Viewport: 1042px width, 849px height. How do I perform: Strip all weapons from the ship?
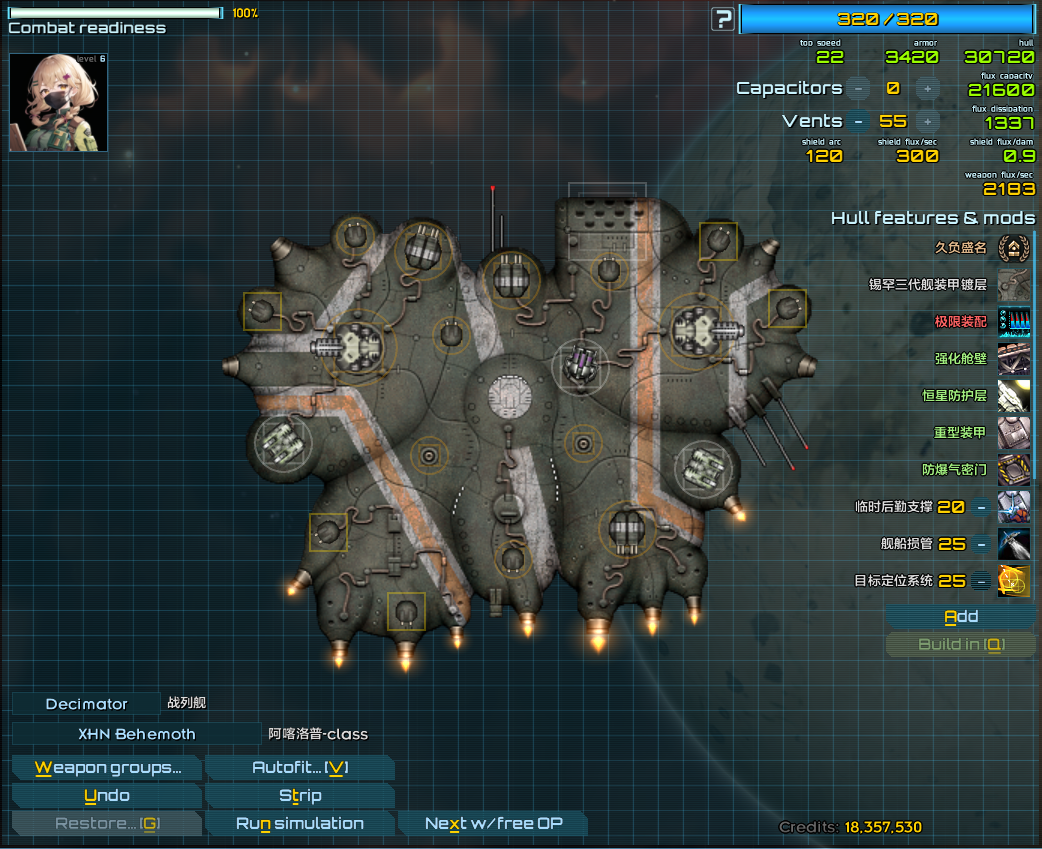tap(299, 796)
